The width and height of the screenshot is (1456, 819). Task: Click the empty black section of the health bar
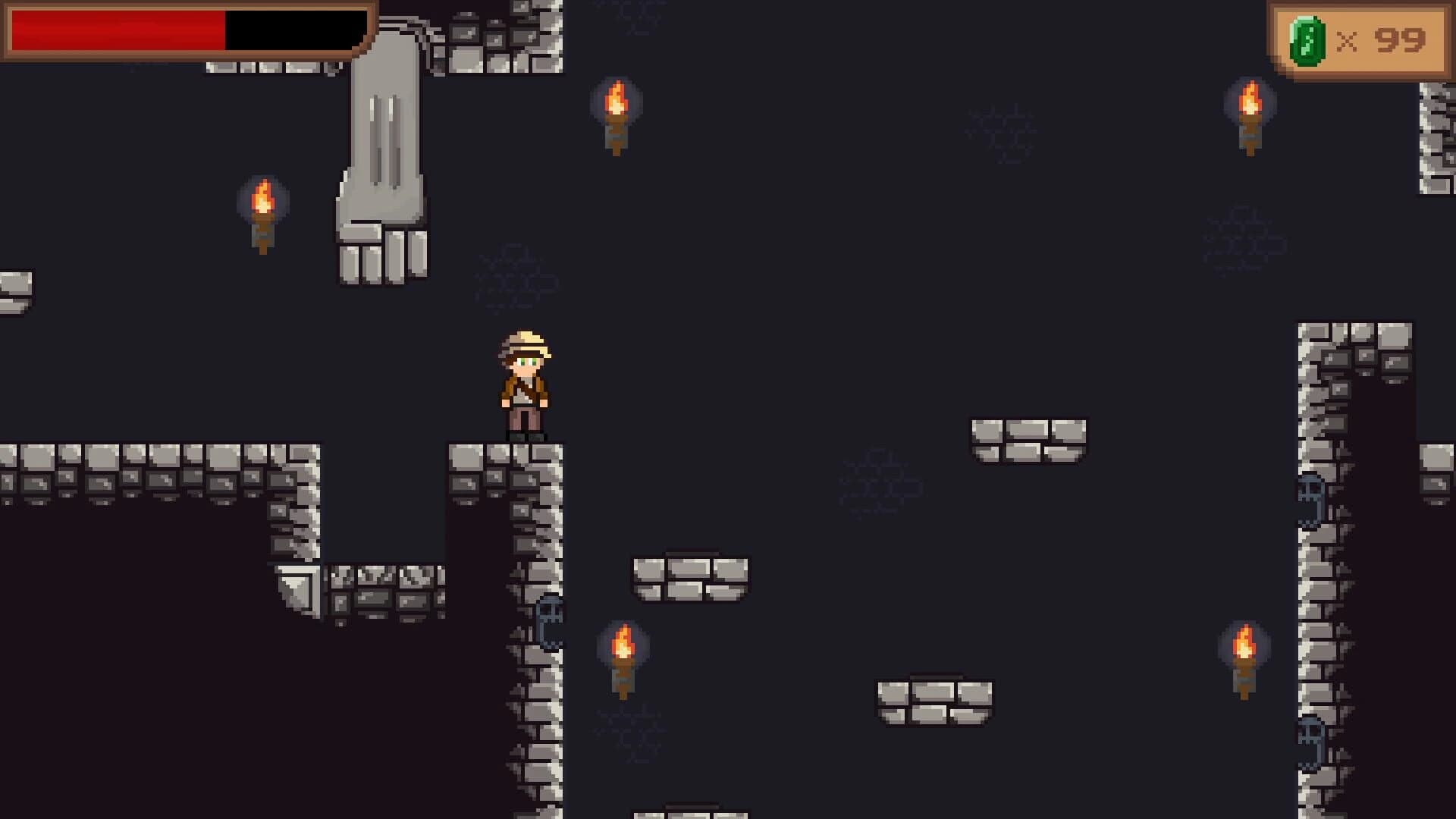(x=288, y=30)
